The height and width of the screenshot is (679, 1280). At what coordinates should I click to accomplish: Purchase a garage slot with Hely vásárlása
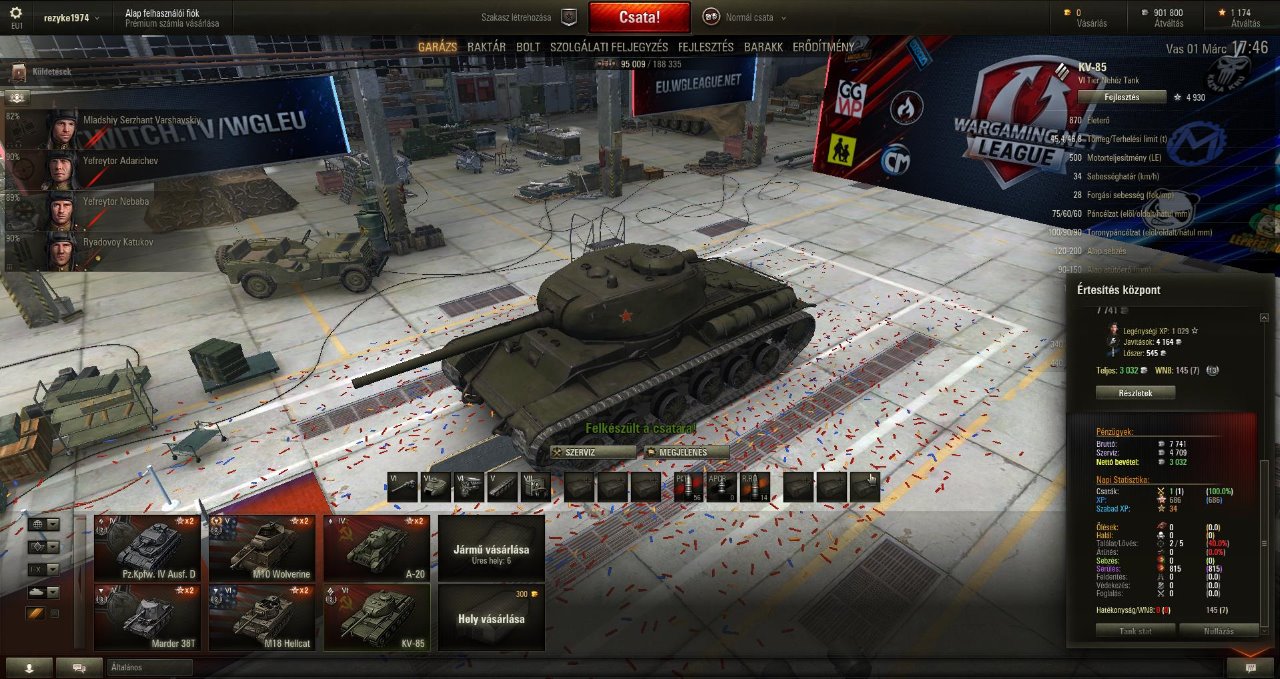click(x=491, y=617)
